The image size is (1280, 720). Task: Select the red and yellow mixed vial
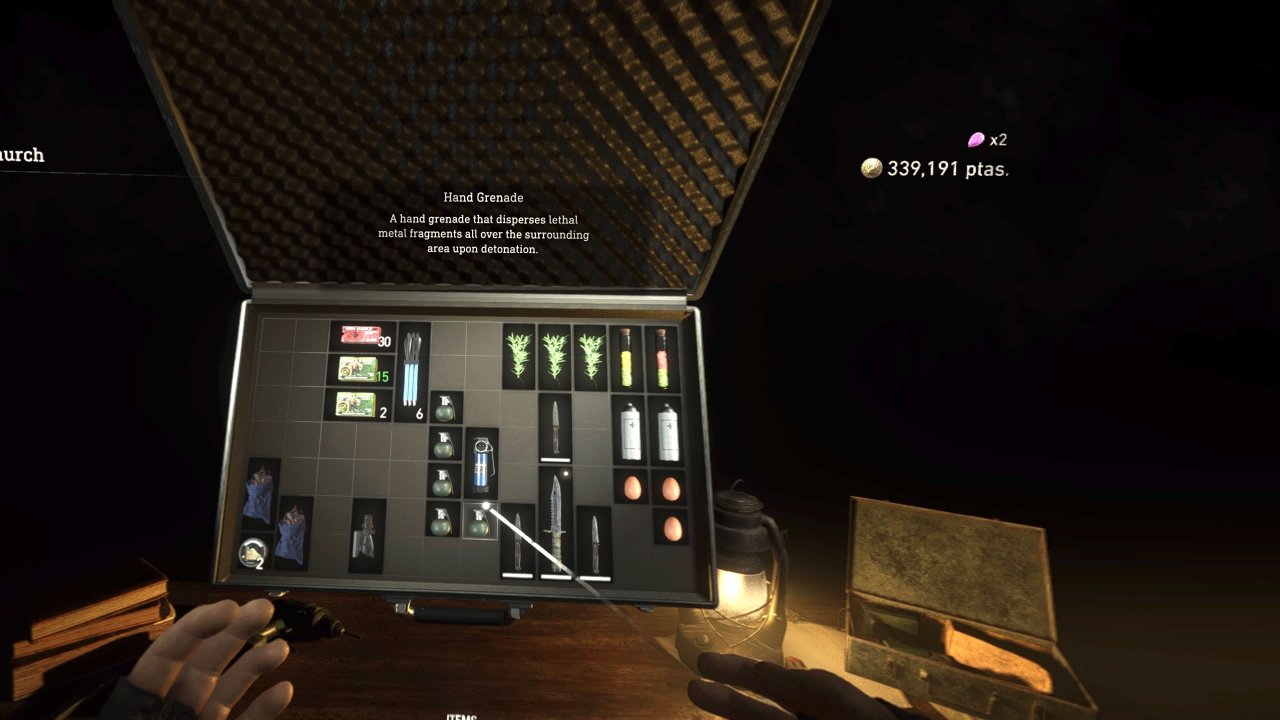coord(662,357)
